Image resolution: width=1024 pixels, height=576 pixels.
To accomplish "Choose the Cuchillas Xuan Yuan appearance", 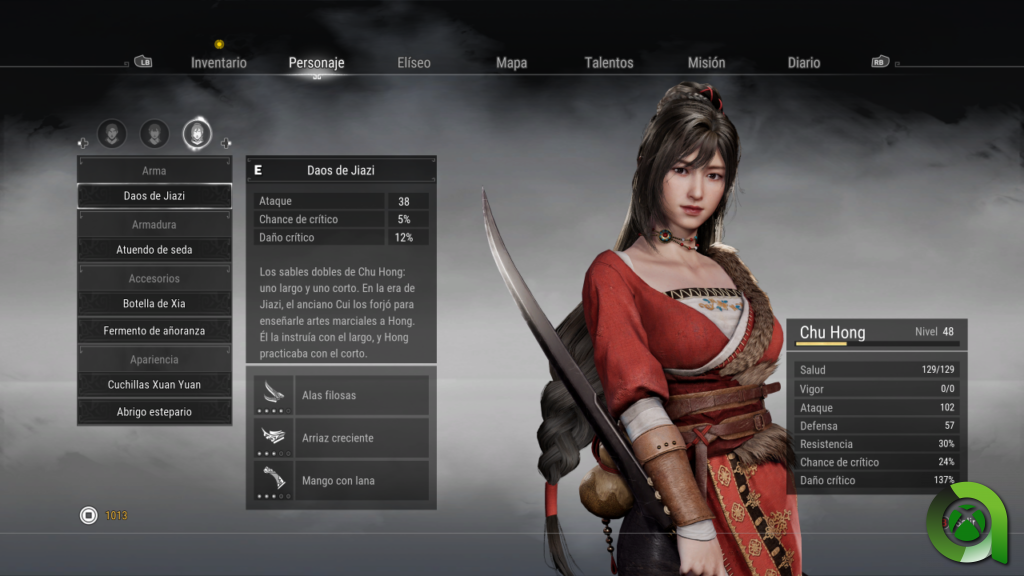I will (154, 385).
